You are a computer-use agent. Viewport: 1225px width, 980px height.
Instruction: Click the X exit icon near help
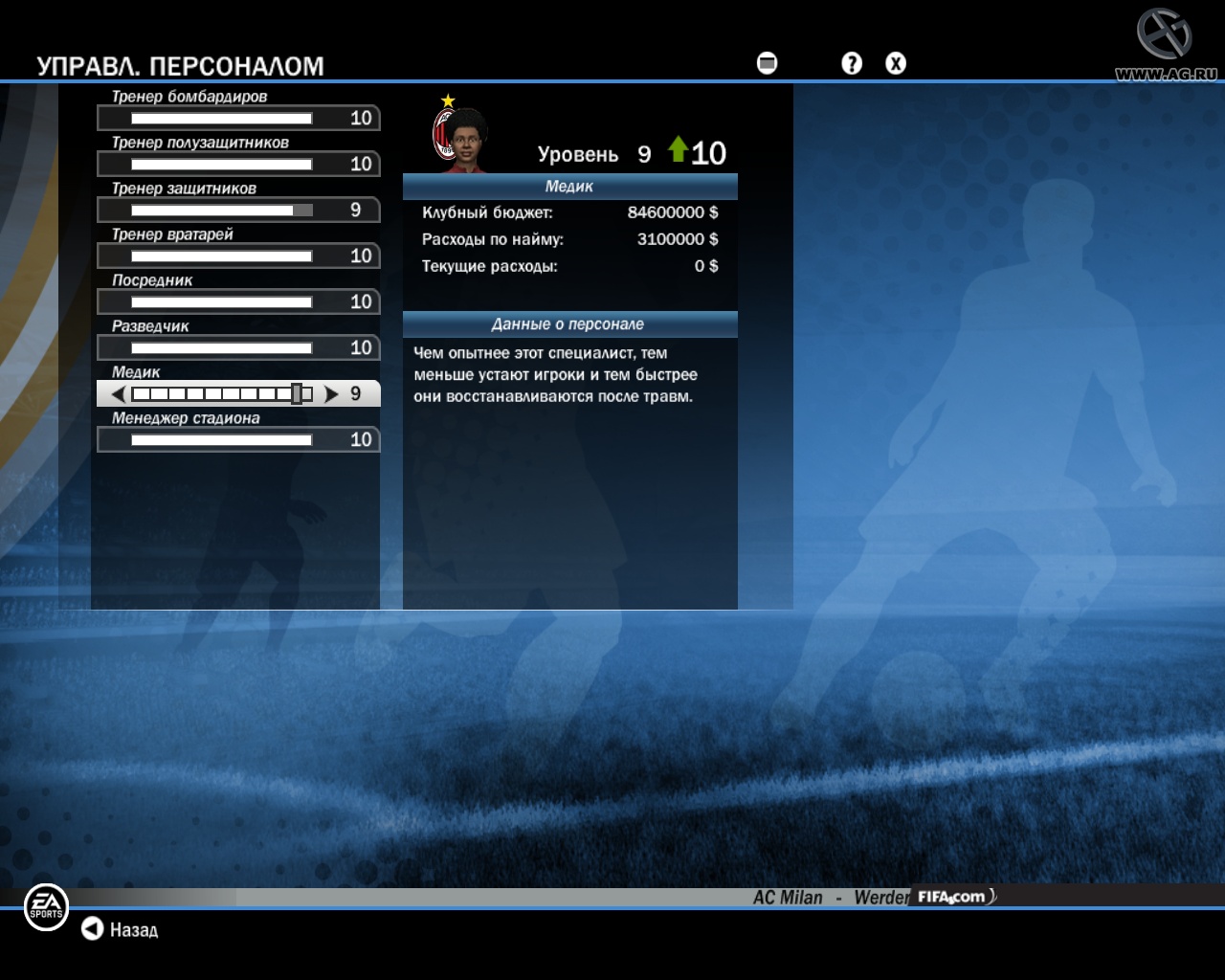pyautogui.click(x=896, y=63)
